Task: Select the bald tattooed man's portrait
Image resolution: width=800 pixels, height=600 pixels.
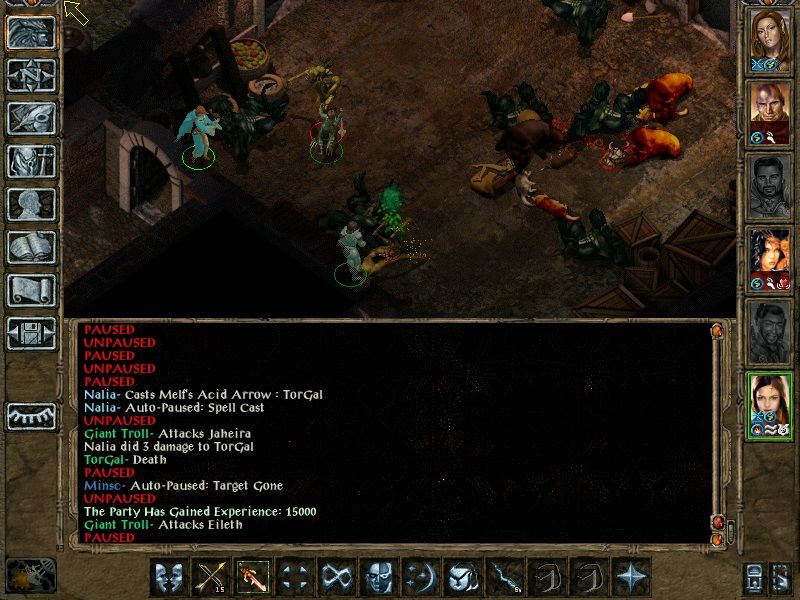Action: [x=771, y=112]
